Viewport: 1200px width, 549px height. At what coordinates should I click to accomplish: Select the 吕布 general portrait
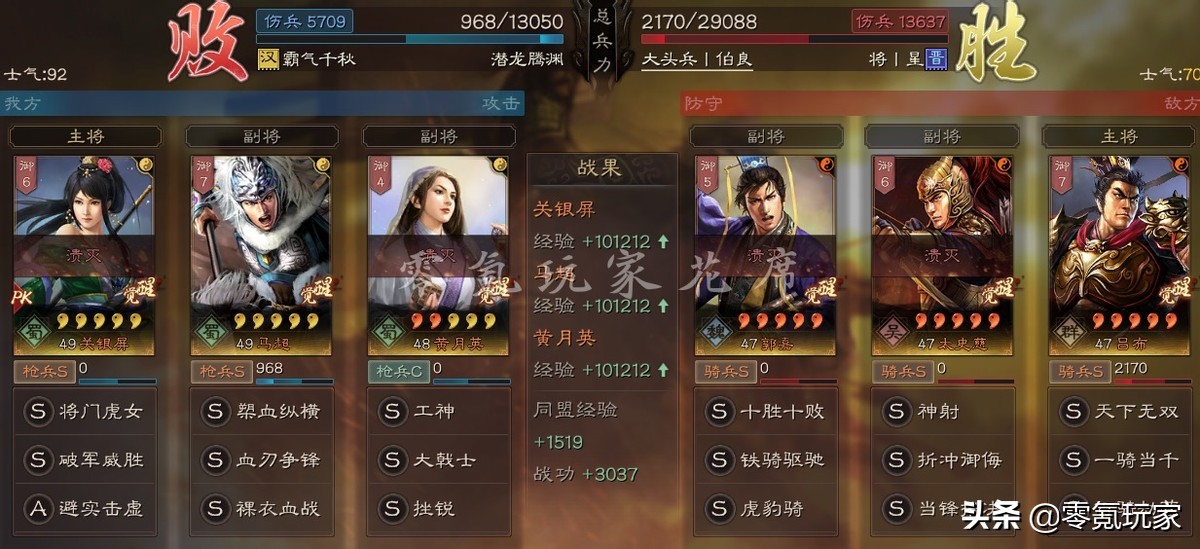1118,250
